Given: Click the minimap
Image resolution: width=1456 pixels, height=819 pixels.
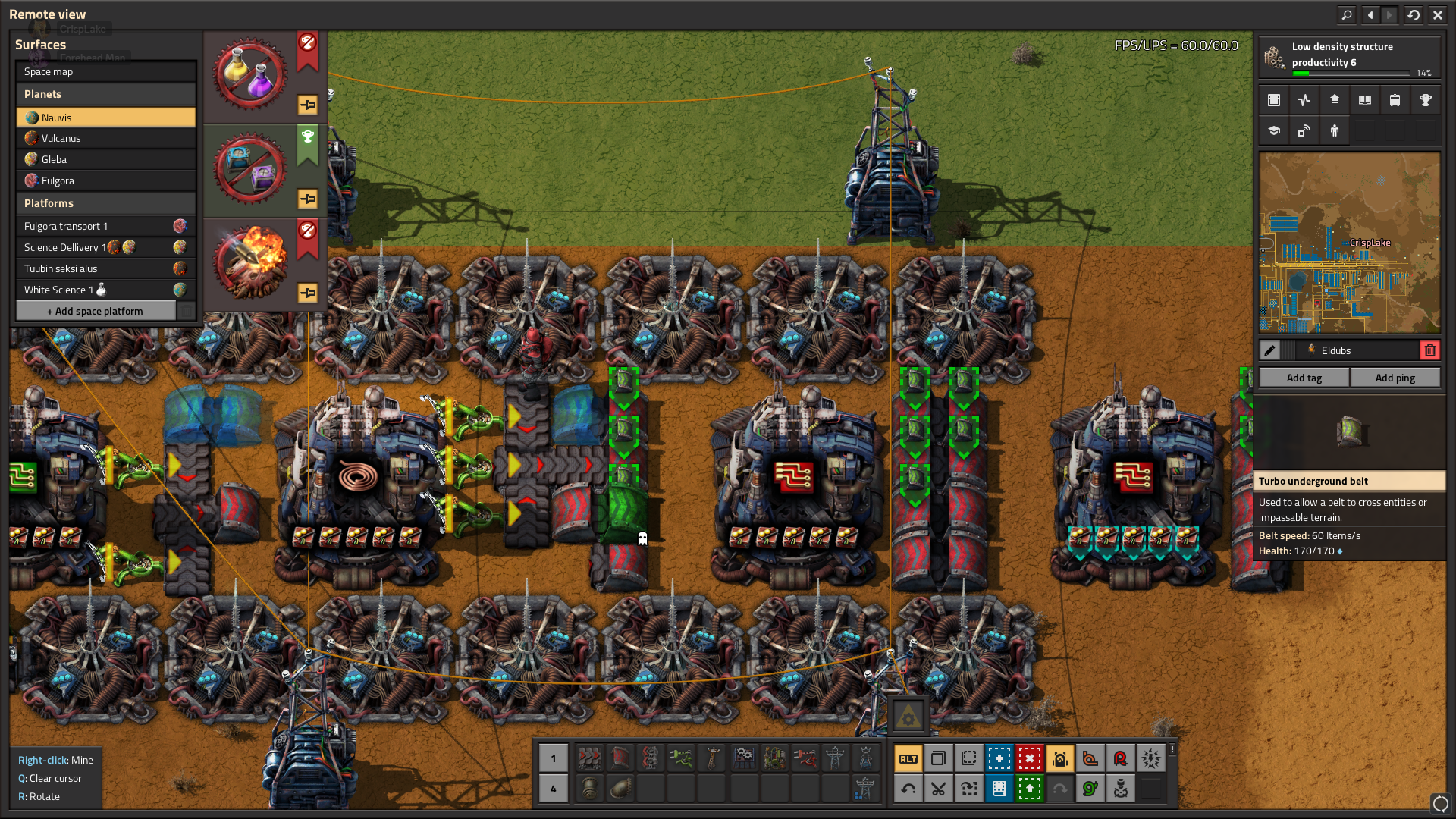Looking at the screenshot, I should click(1349, 243).
